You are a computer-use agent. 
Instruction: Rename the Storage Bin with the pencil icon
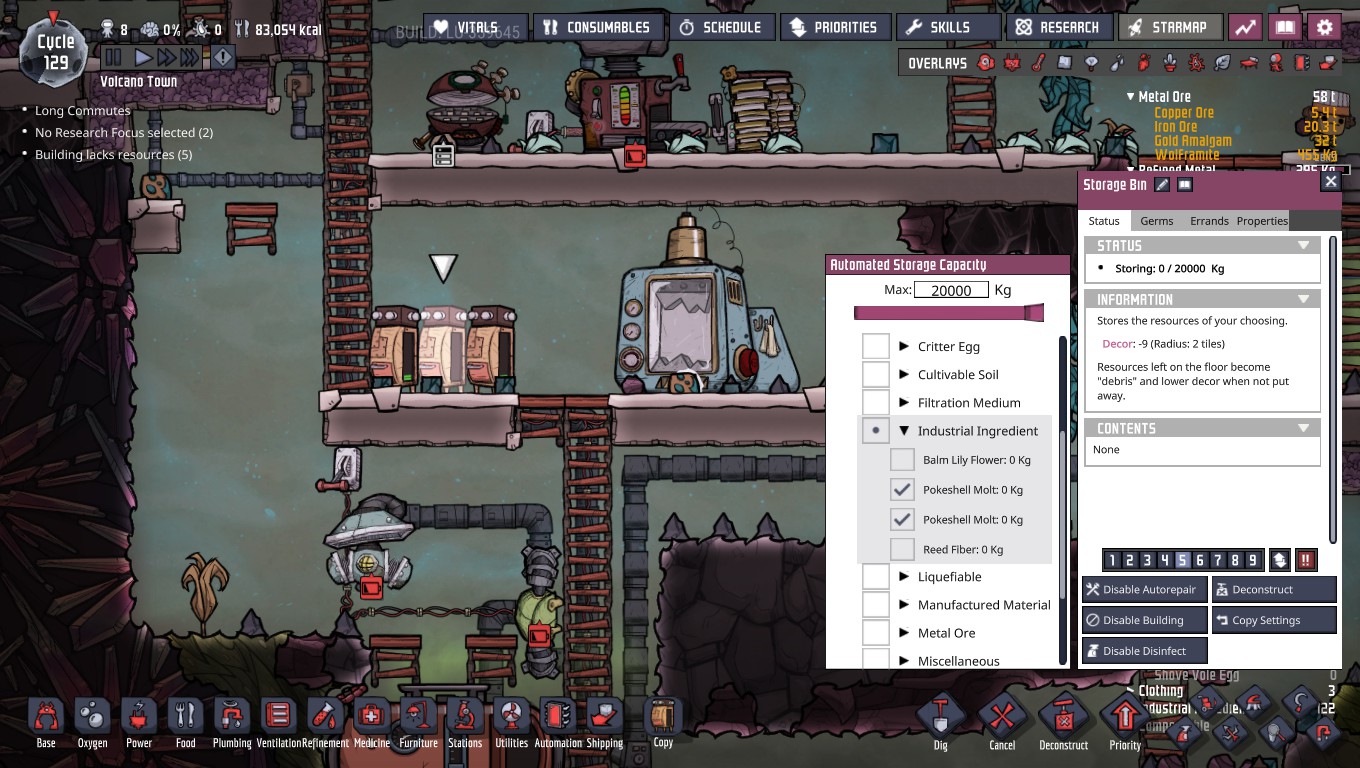(1161, 185)
